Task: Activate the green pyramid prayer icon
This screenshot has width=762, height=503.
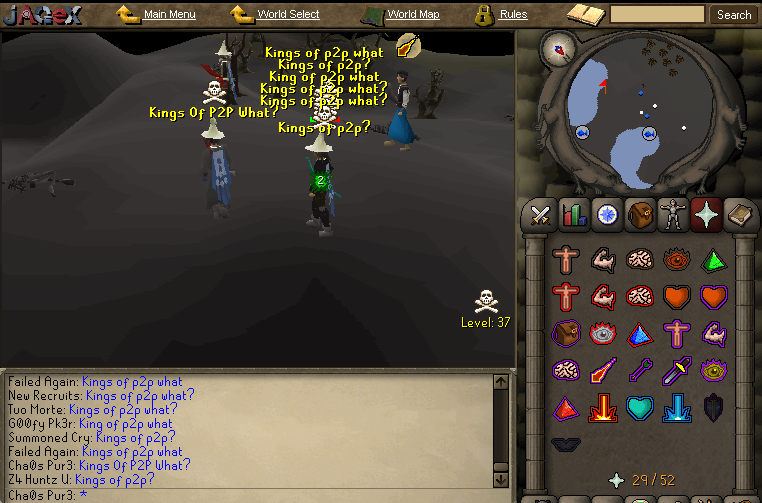Action: 713,260
